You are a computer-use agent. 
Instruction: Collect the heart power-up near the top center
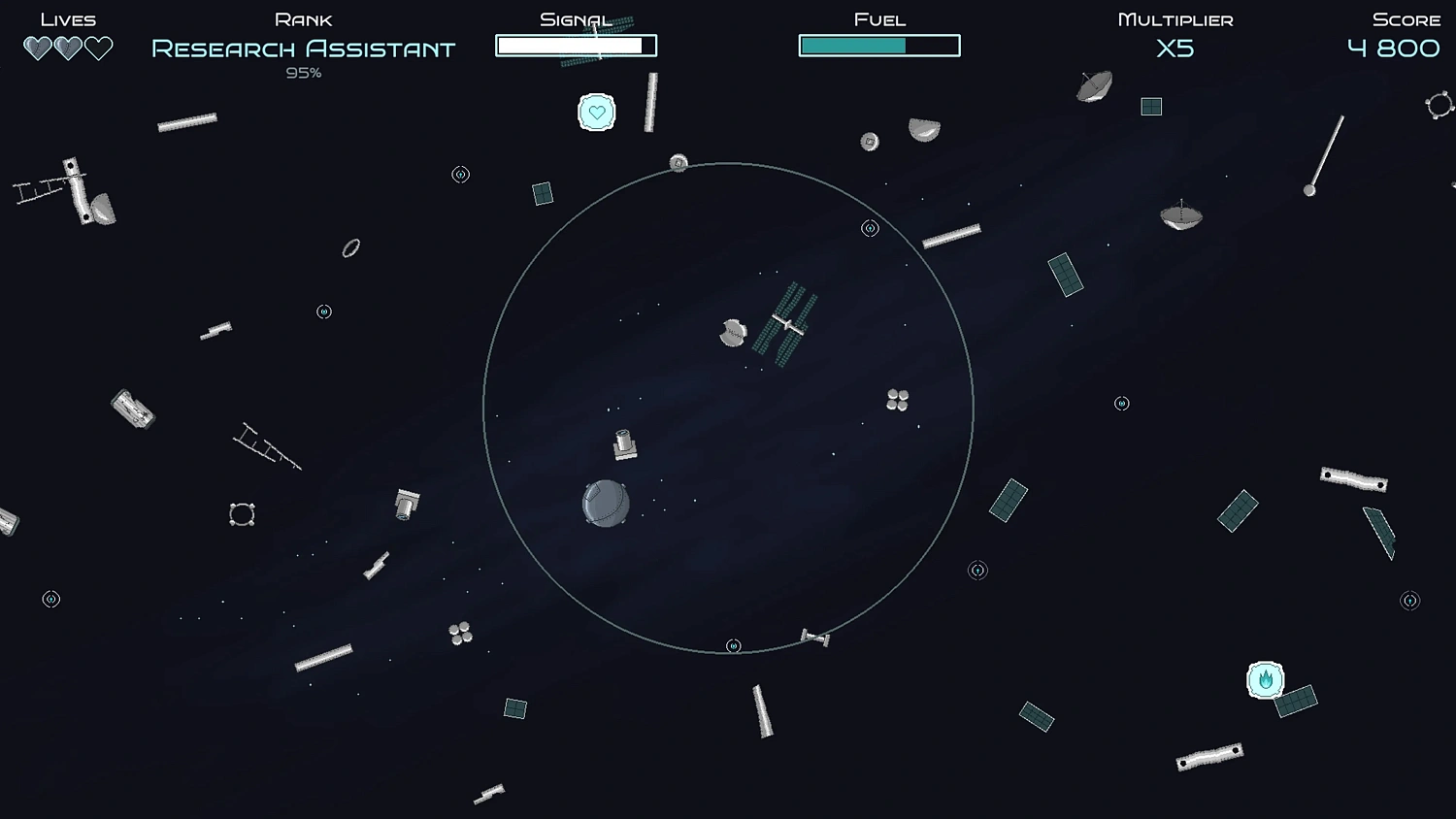click(x=595, y=113)
